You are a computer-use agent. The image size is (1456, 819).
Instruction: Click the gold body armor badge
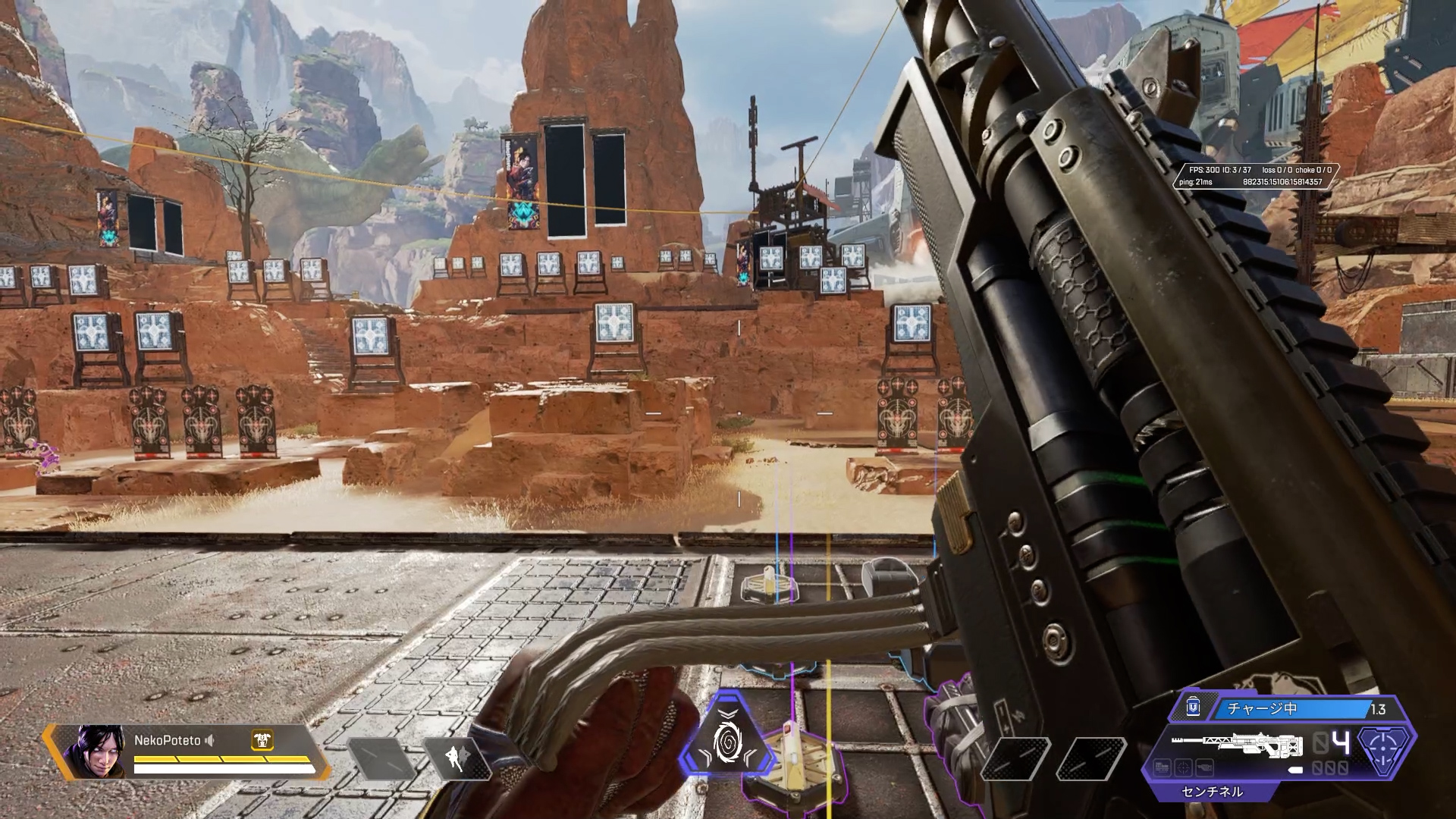(x=262, y=740)
